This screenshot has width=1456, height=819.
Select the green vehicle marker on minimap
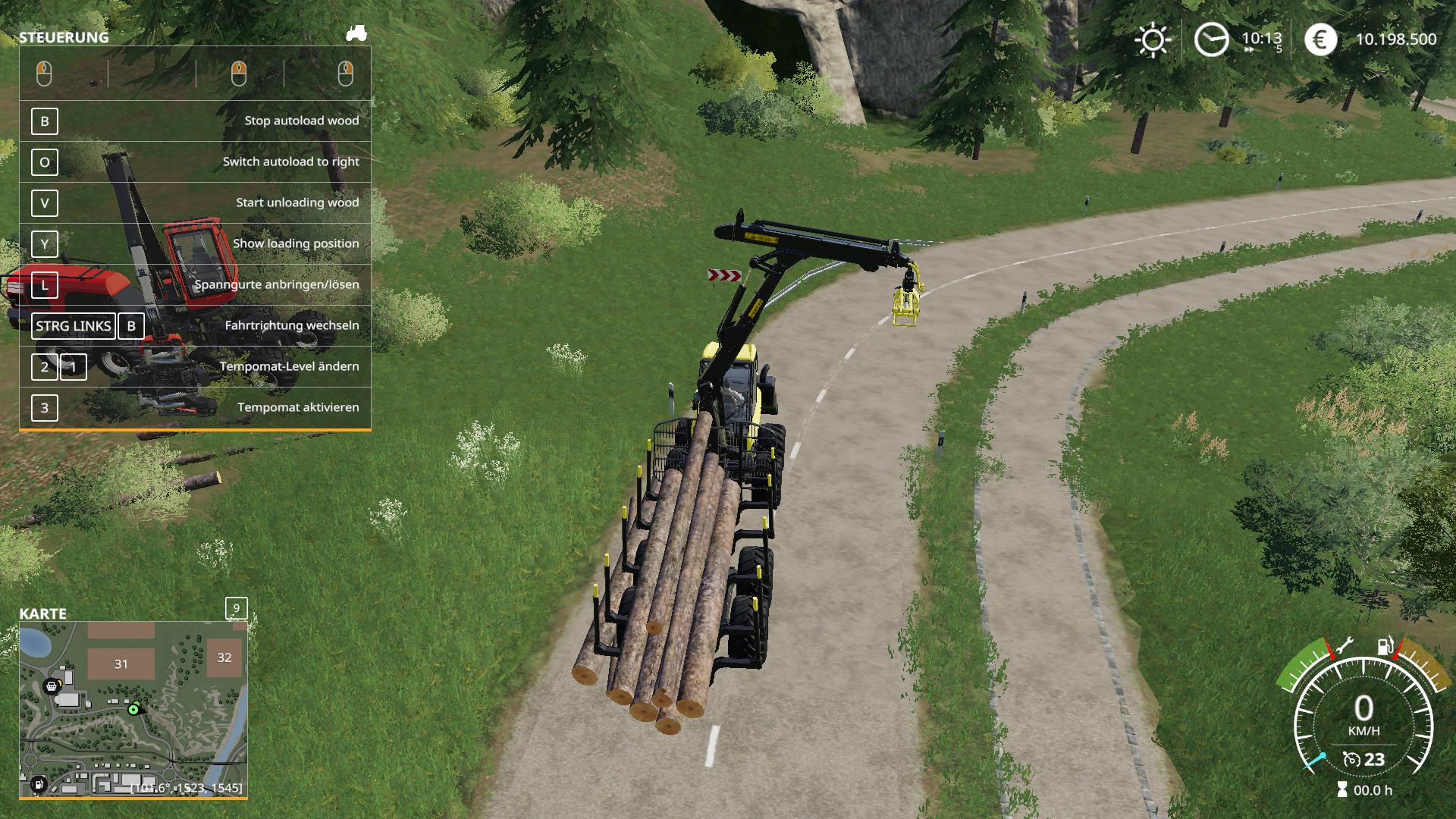tap(133, 710)
